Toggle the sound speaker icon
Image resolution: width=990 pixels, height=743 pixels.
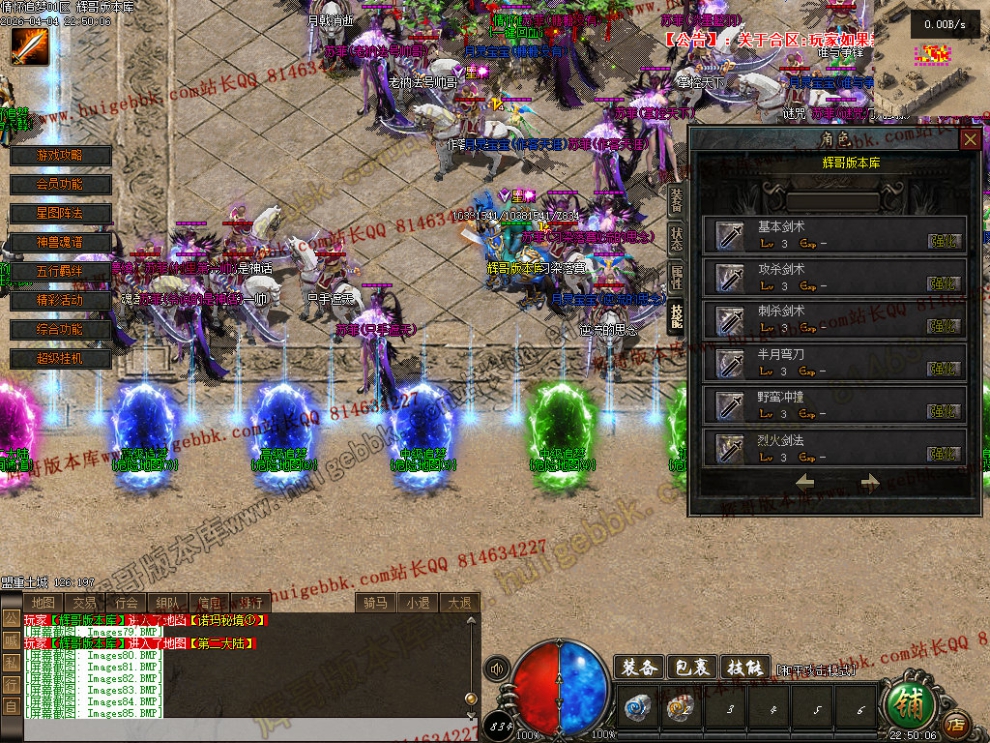(x=495, y=667)
